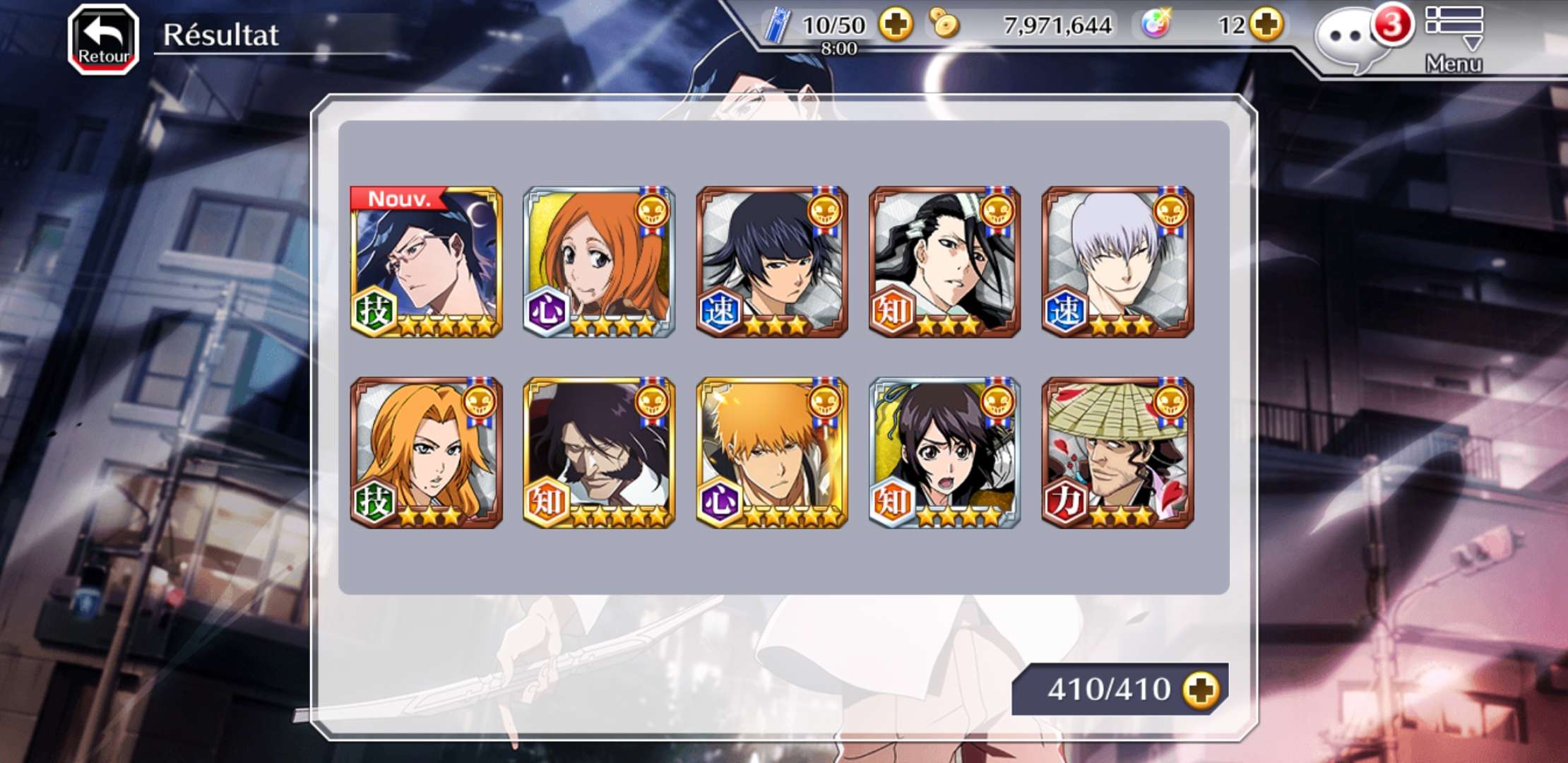View the Soi Fon three-star card
This screenshot has width=1568, height=763.
coord(772,262)
